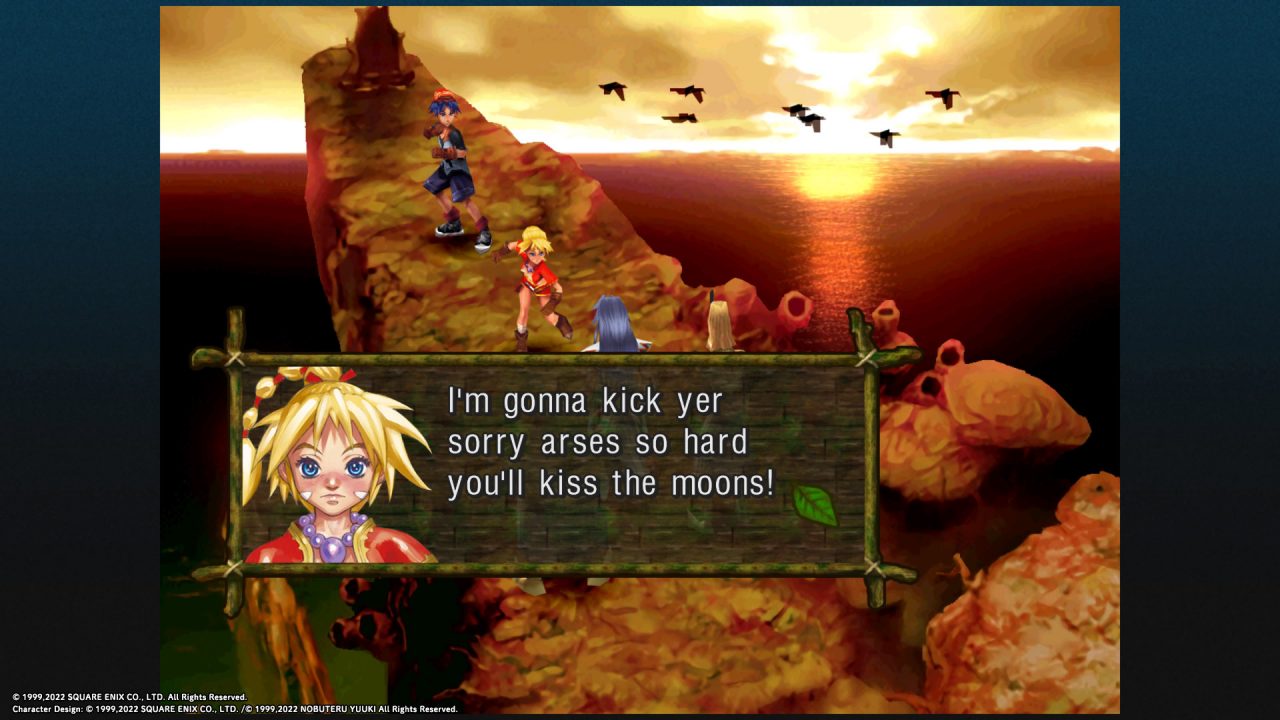The image size is (1280, 720).
Task: Advance dialogue with the green leaf indicator
Action: [814, 505]
